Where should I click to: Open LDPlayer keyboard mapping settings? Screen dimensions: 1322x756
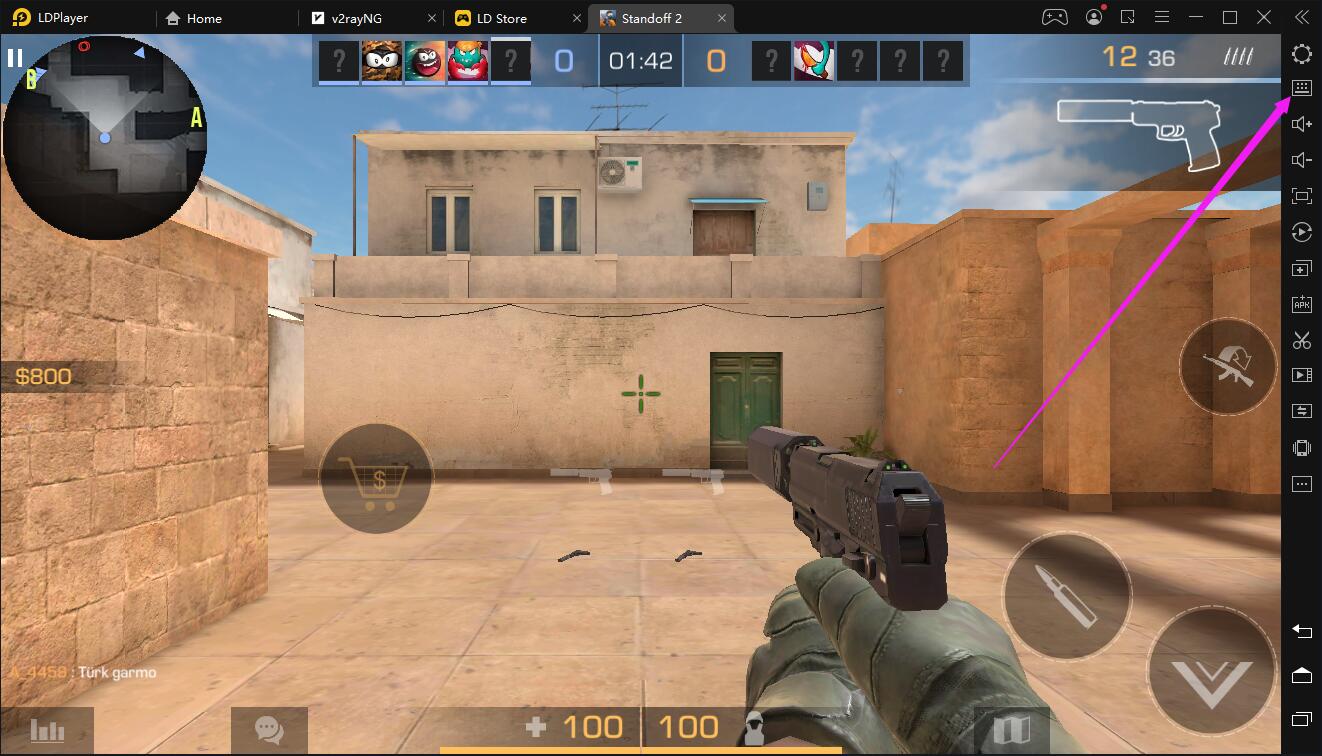coord(1301,88)
